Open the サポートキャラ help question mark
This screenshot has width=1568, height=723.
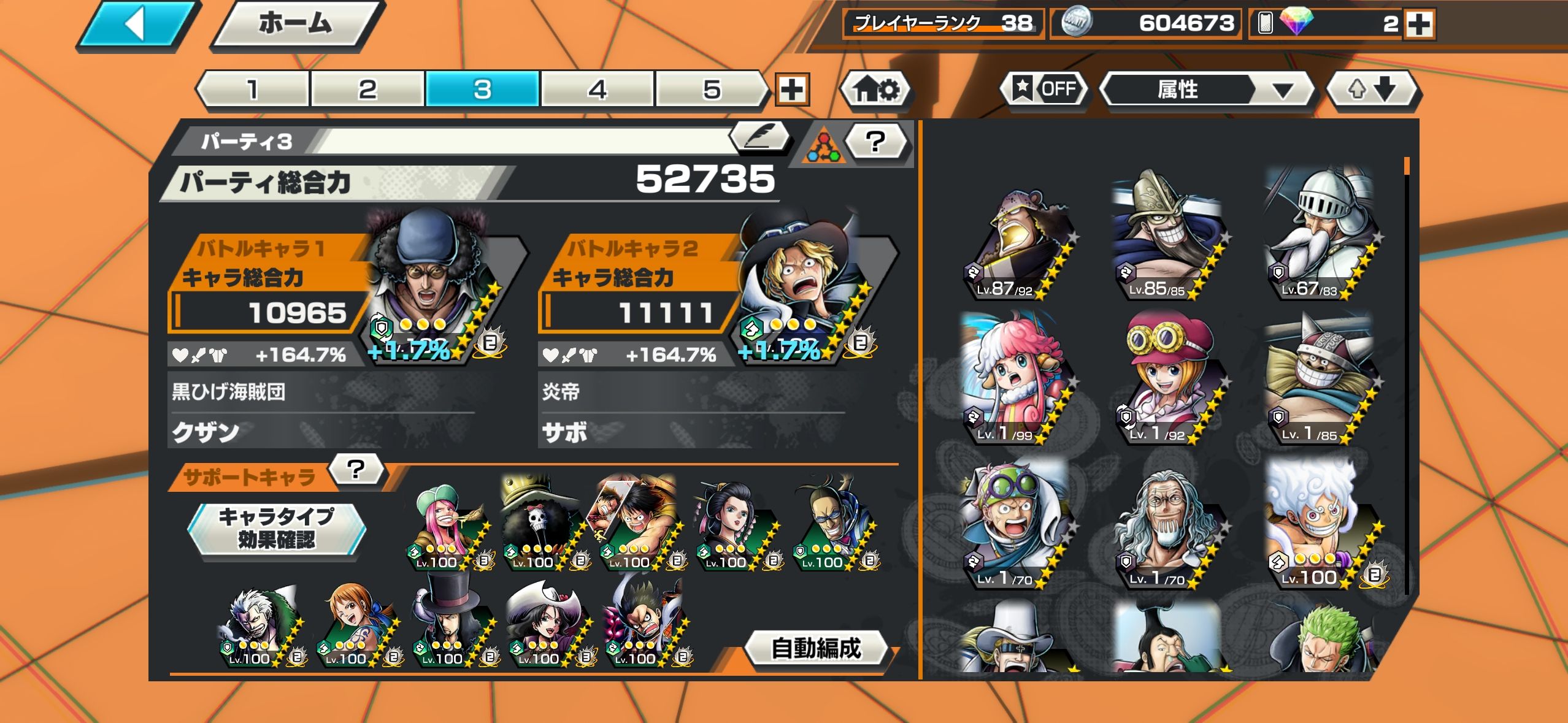pos(356,470)
